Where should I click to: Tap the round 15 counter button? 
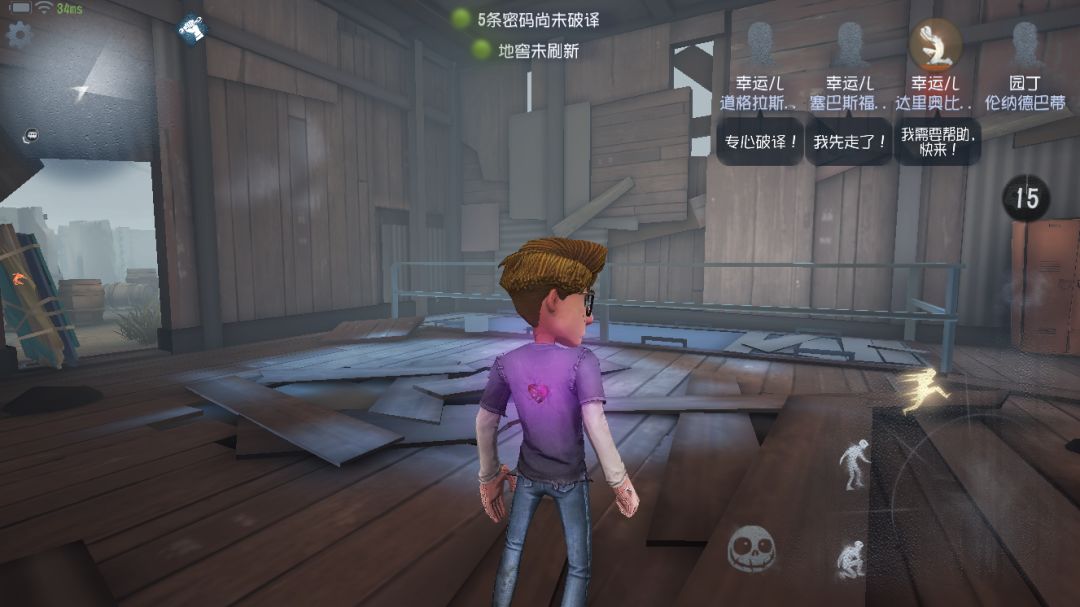pyautogui.click(x=1027, y=198)
